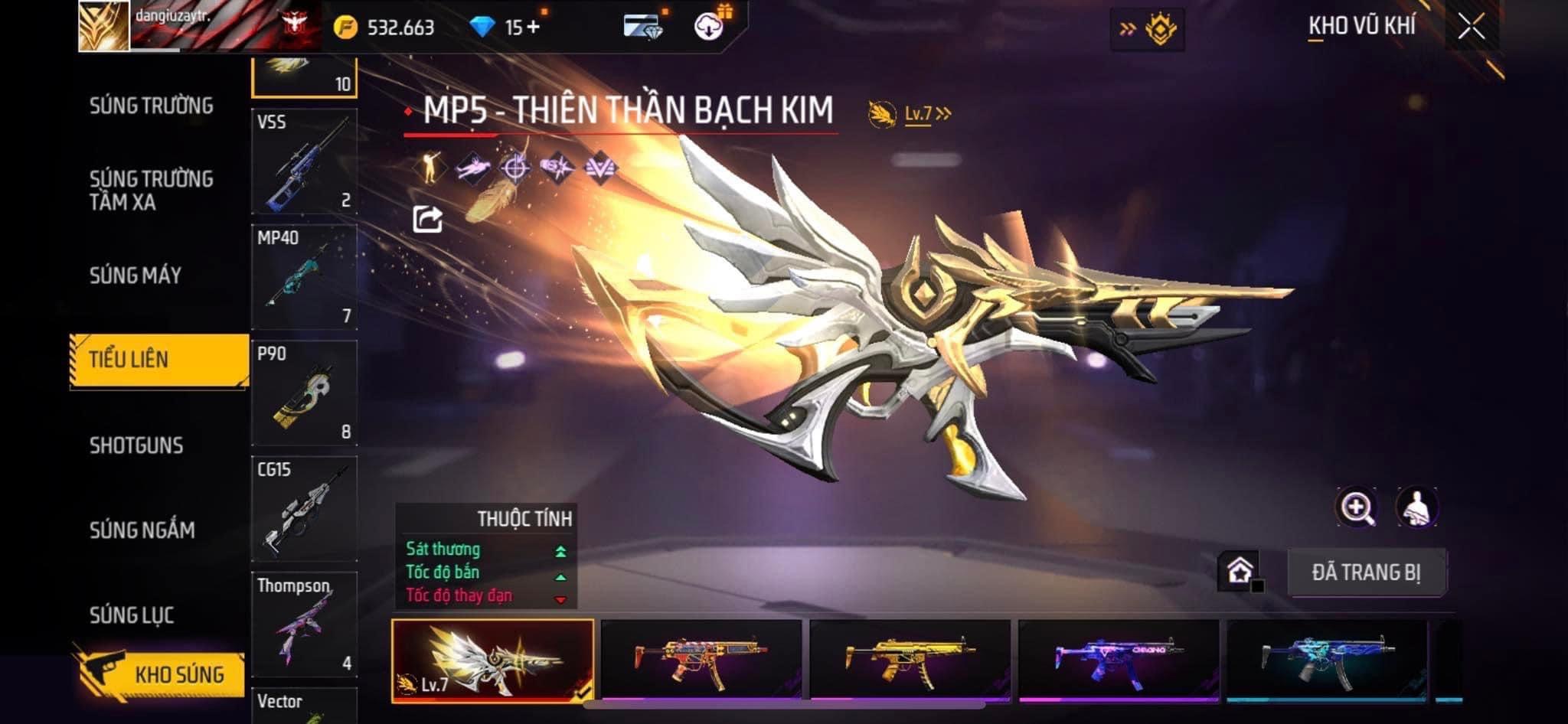Switch to Súng Lục category

pos(132,615)
